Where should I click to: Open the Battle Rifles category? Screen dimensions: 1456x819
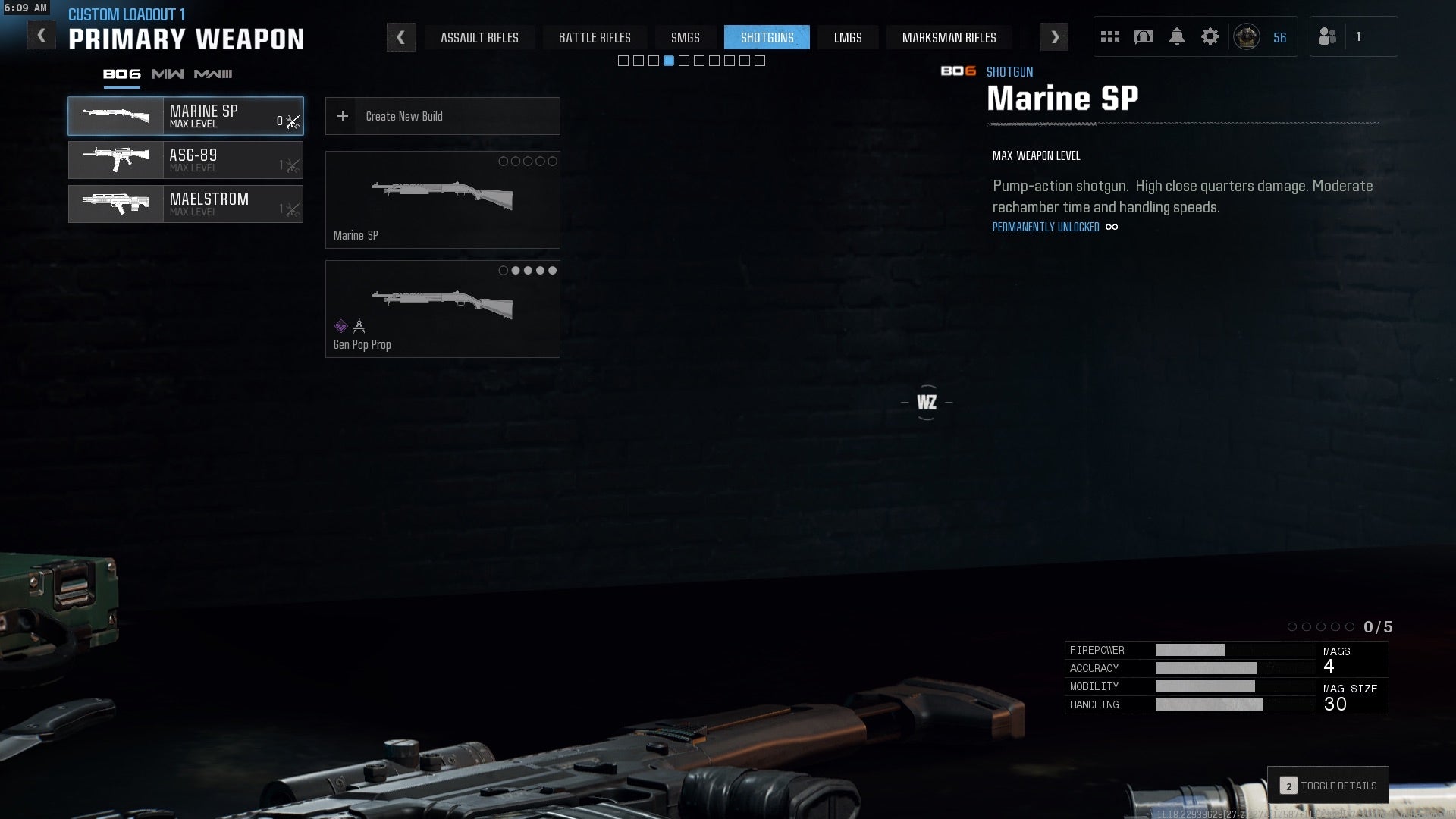[595, 37]
